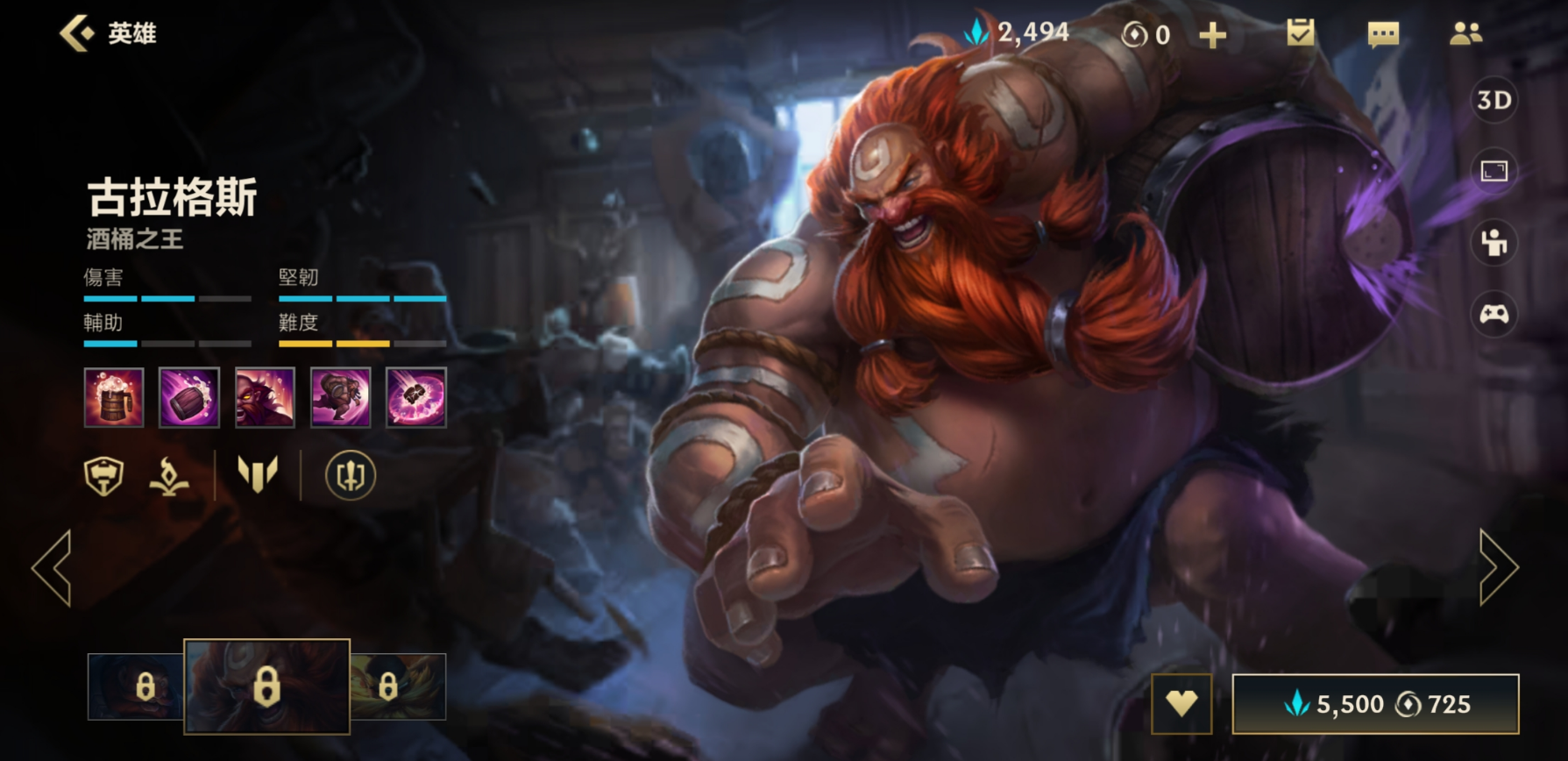The image size is (1568, 761).
Task: Open the friends list icon
Action: coord(1465,33)
